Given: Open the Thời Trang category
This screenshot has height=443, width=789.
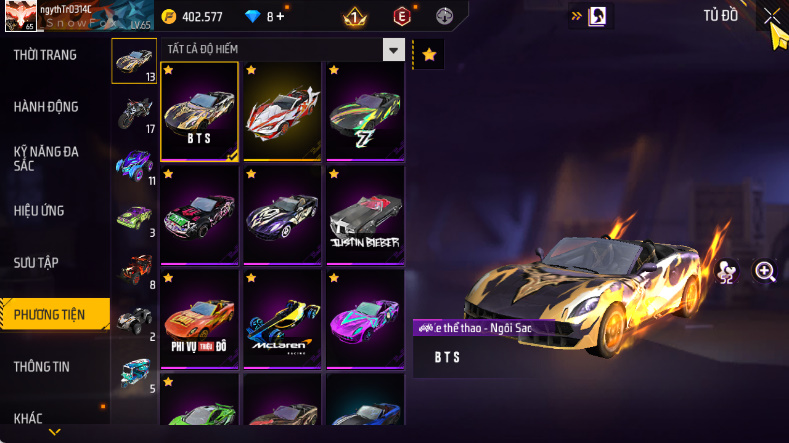Looking at the screenshot, I should pos(45,55).
